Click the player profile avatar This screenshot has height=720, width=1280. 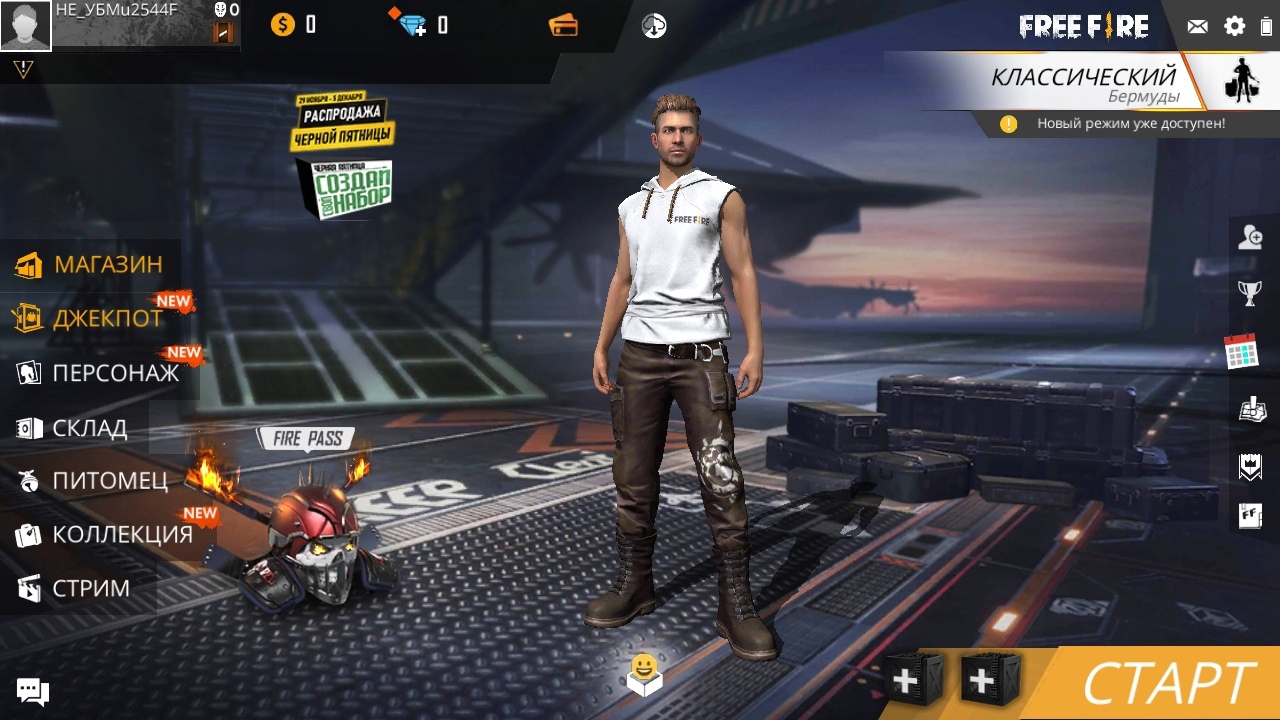coord(26,25)
